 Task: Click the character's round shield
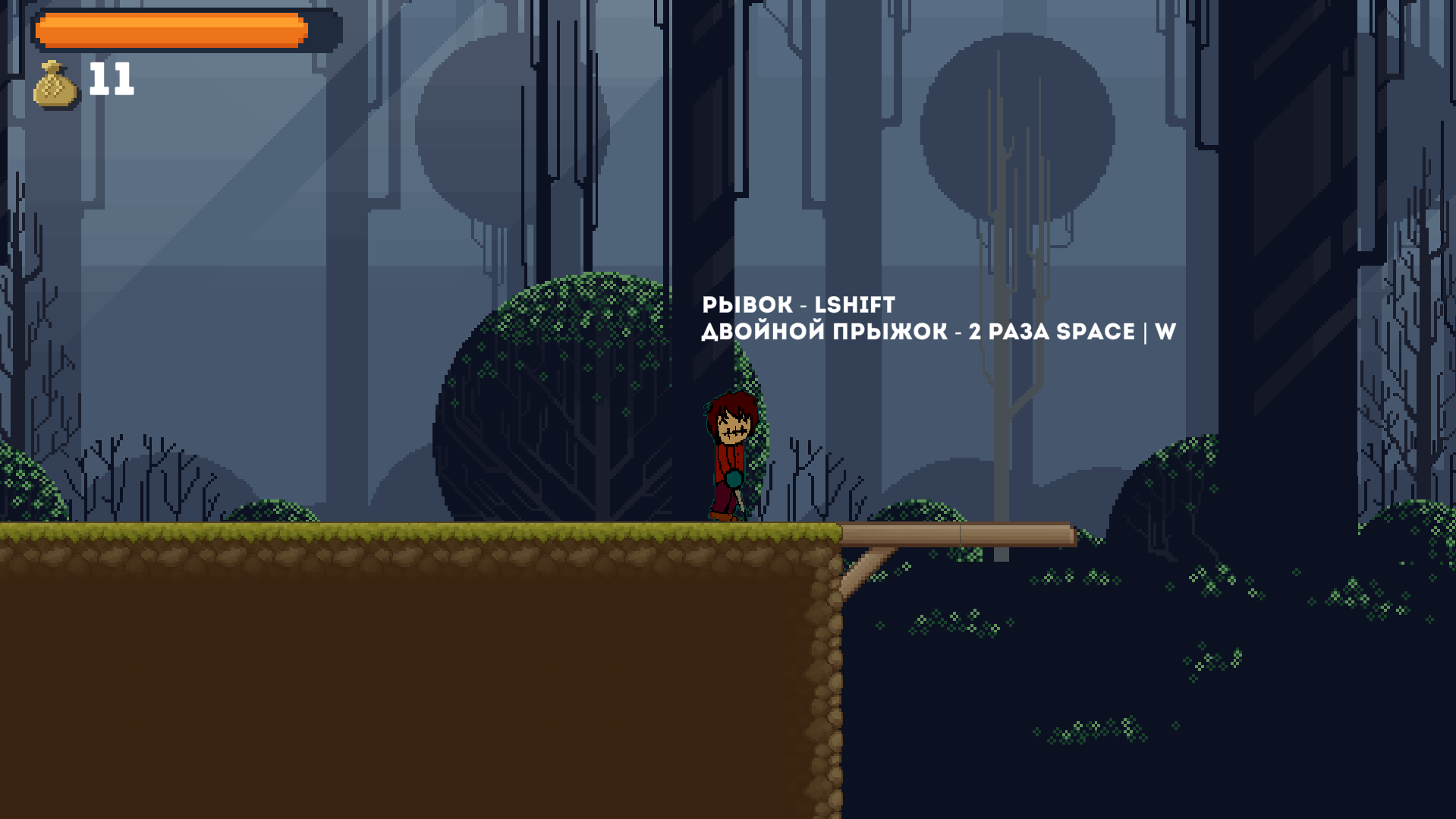pyautogui.click(x=733, y=480)
